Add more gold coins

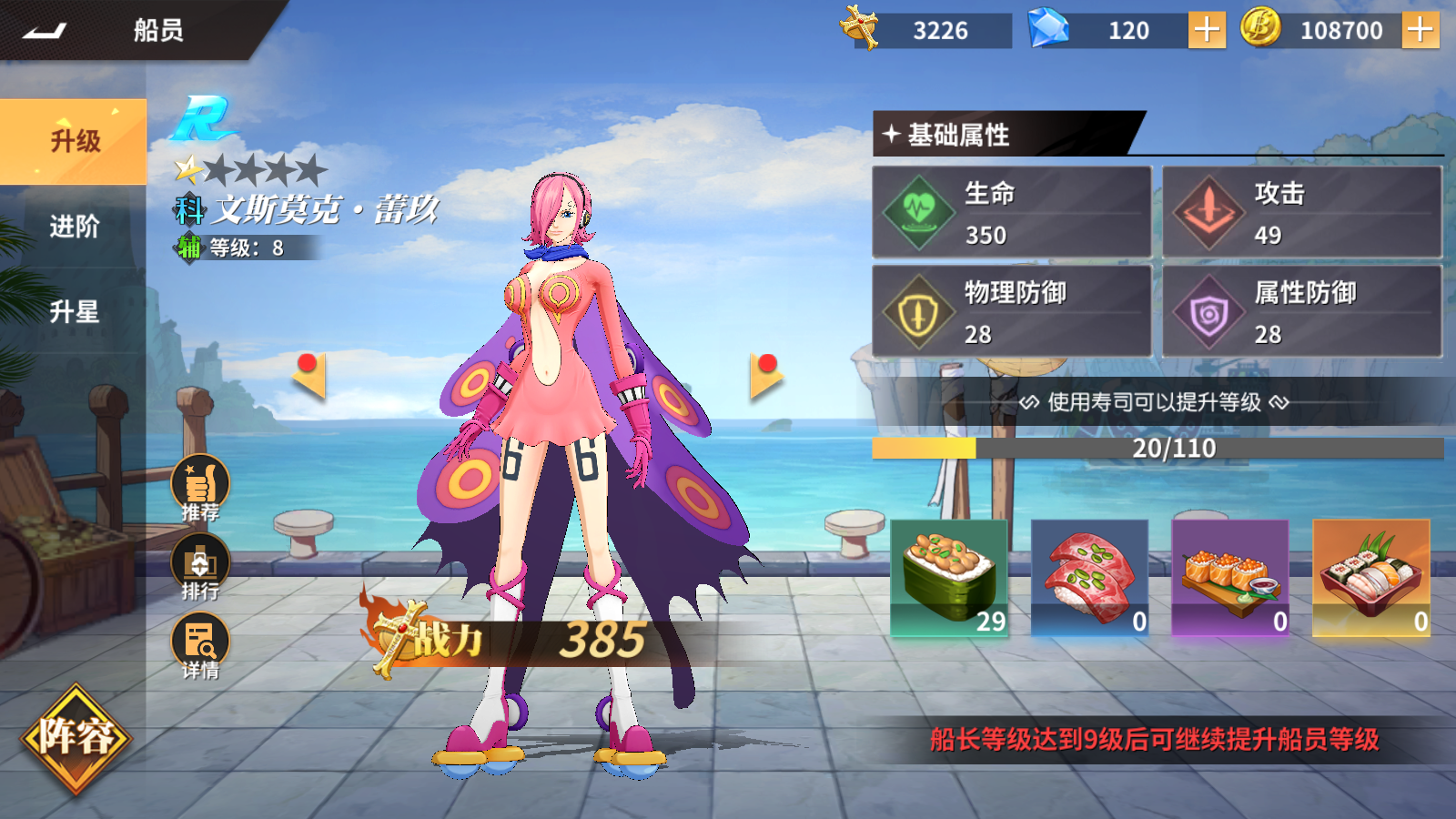[x=1420, y=31]
